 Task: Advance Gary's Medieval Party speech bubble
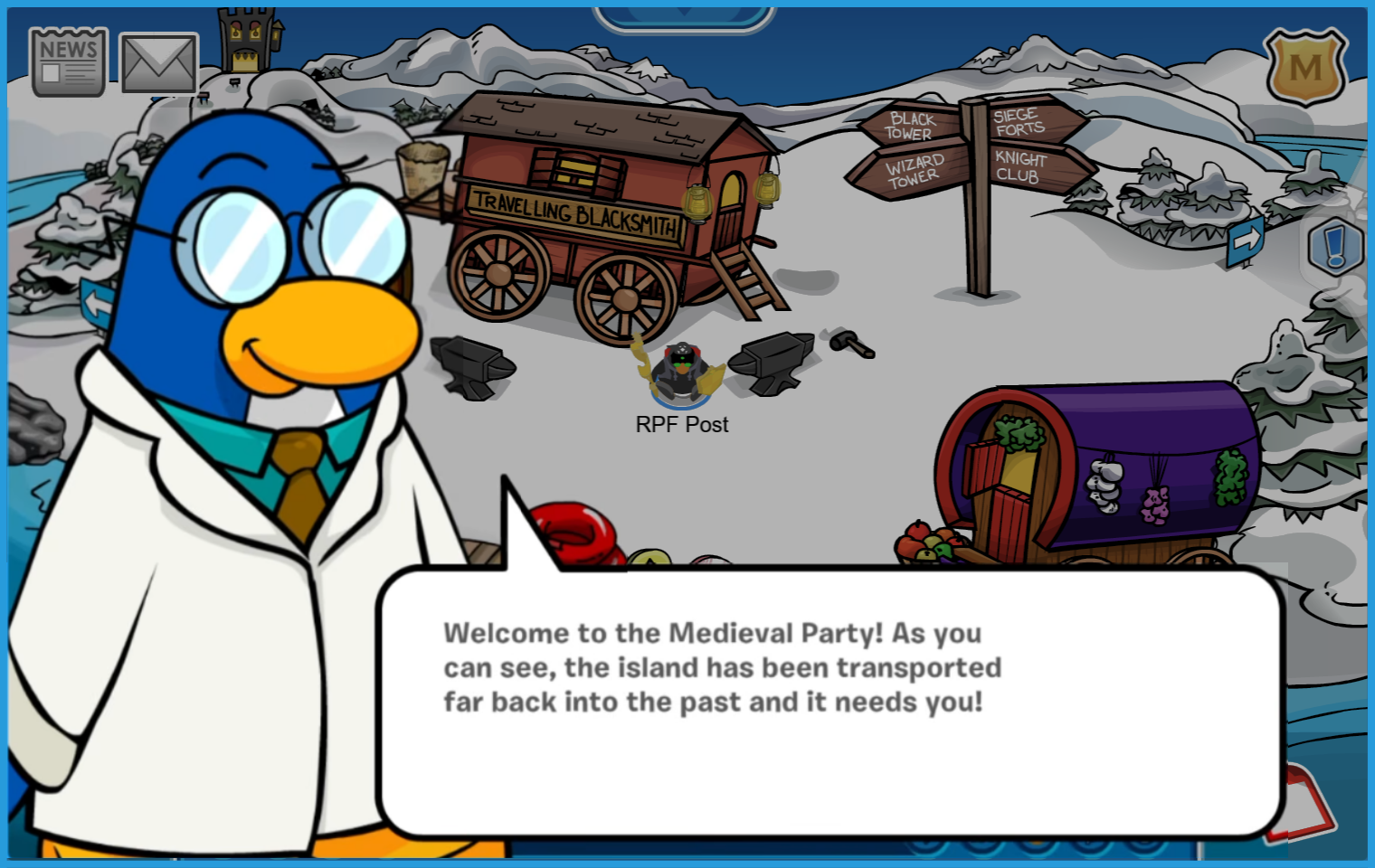830,702
